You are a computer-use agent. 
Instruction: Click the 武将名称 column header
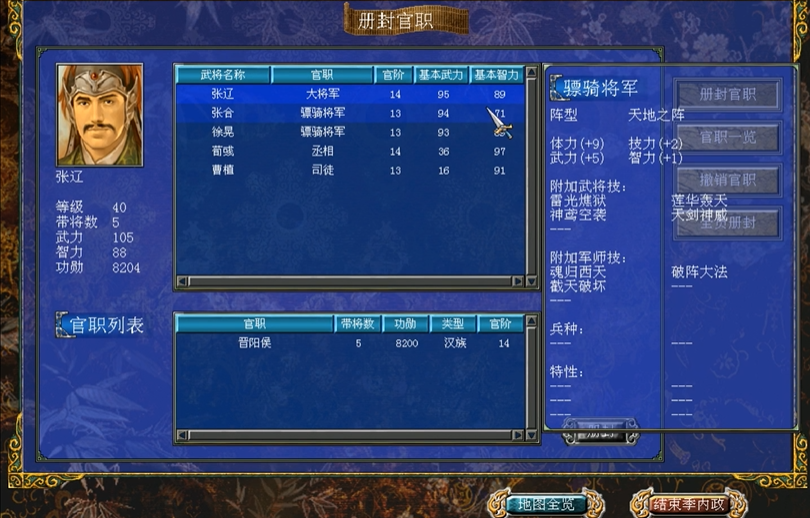[222, 75]
